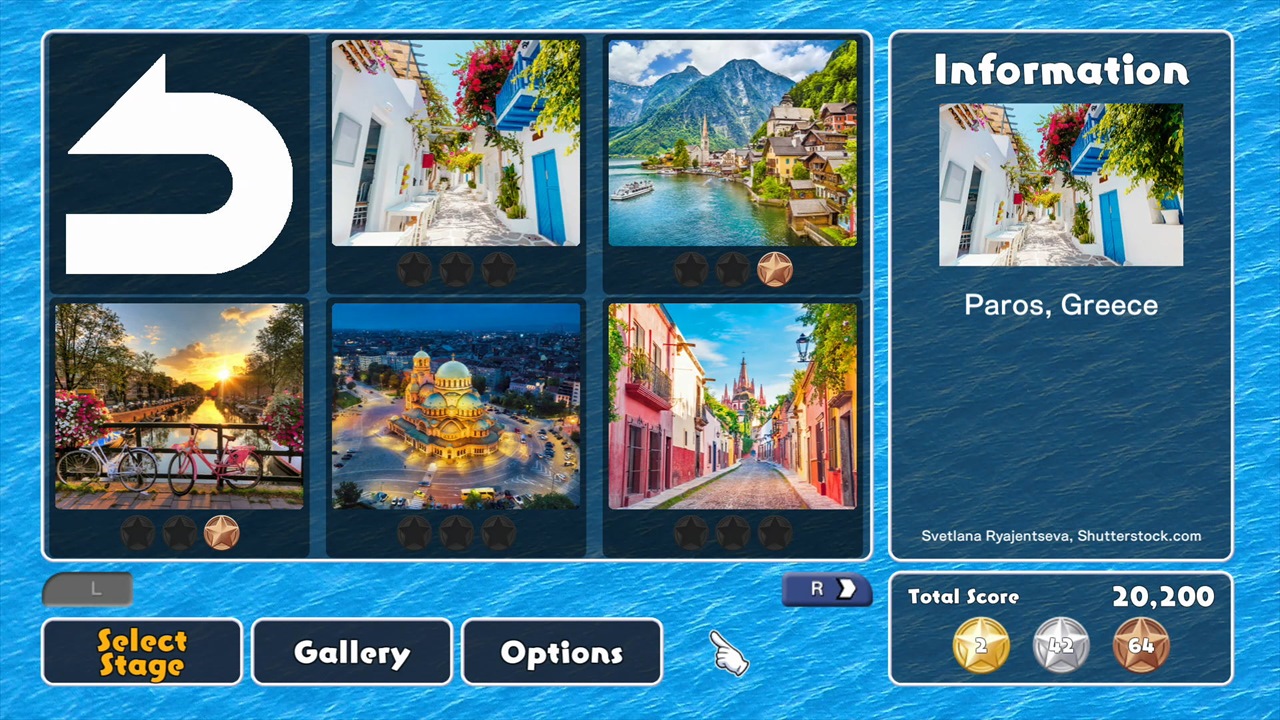Click the Shutterstock photo credit text
This screenshot has height=720, width=1280.
[1060, 536]
